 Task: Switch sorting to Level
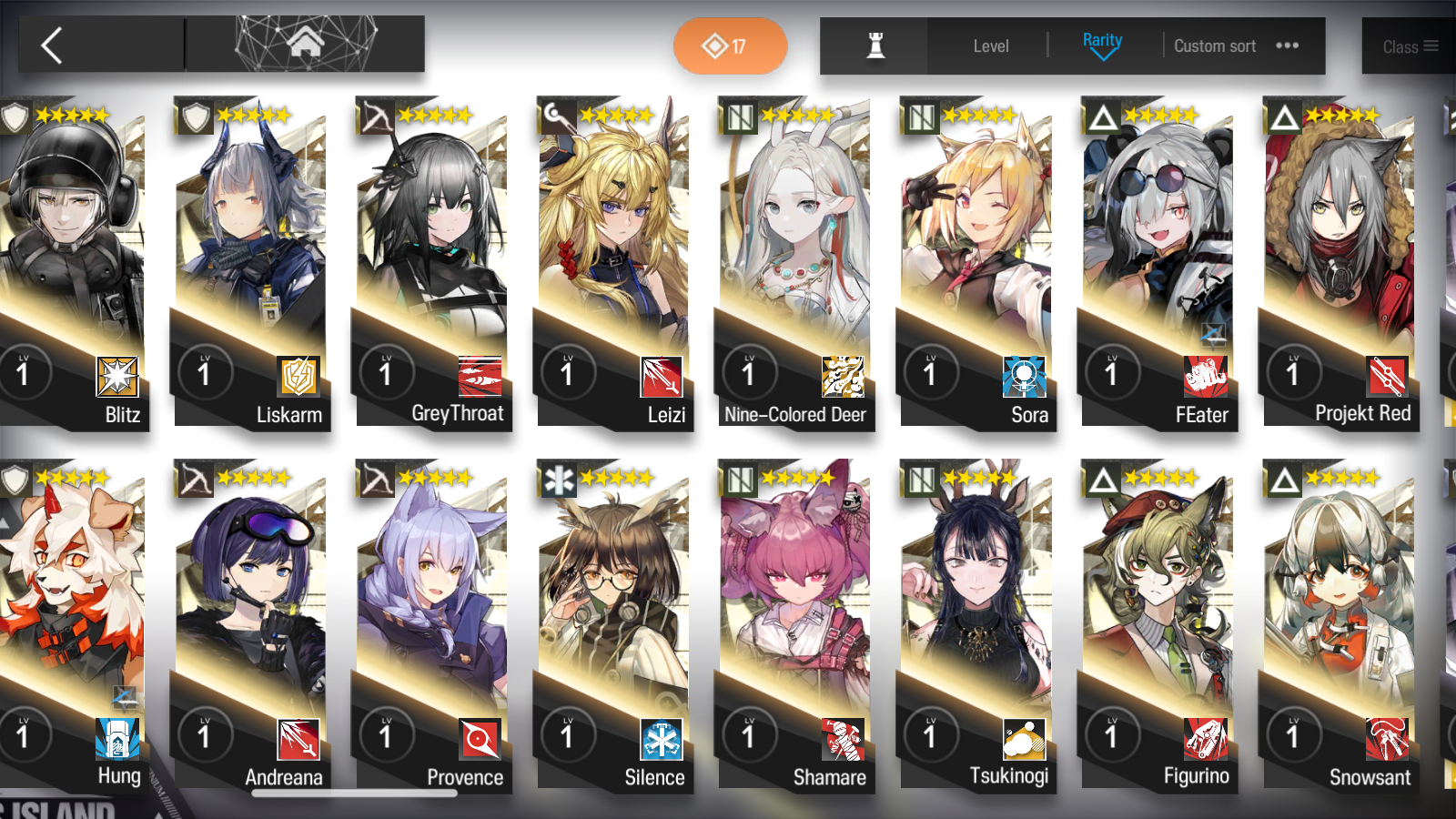click(x=991, y=45)
